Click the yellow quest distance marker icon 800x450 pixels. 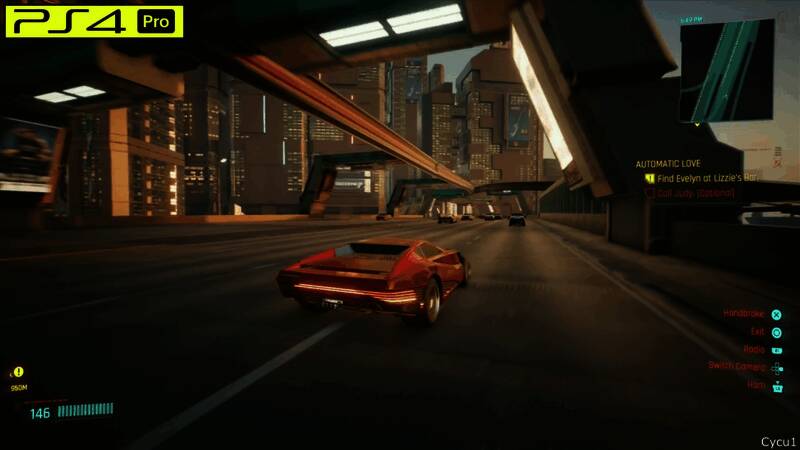pos(18,372)
